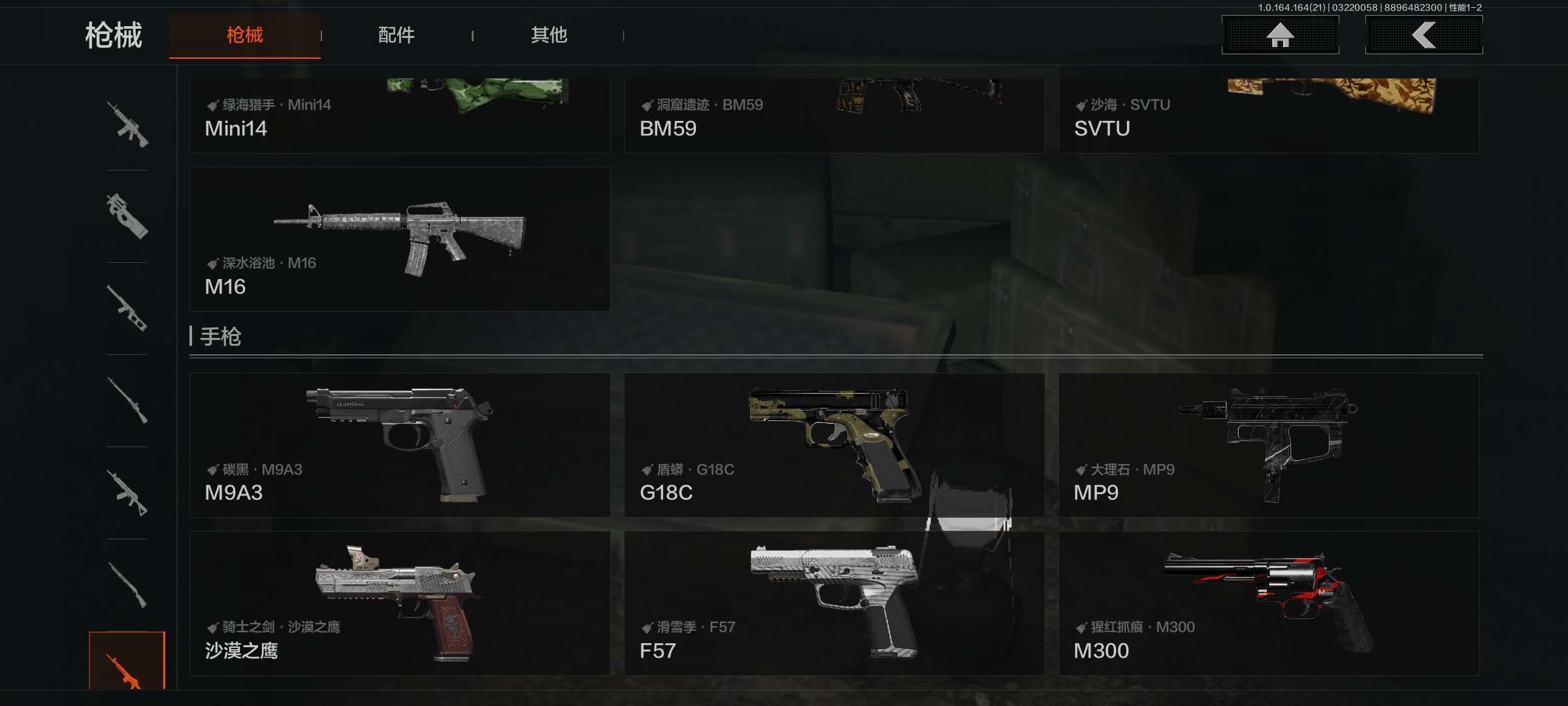Choose the BM59 weapon card
The width and height of the screenshot is (1568, 706).
(x=834, y=116)
